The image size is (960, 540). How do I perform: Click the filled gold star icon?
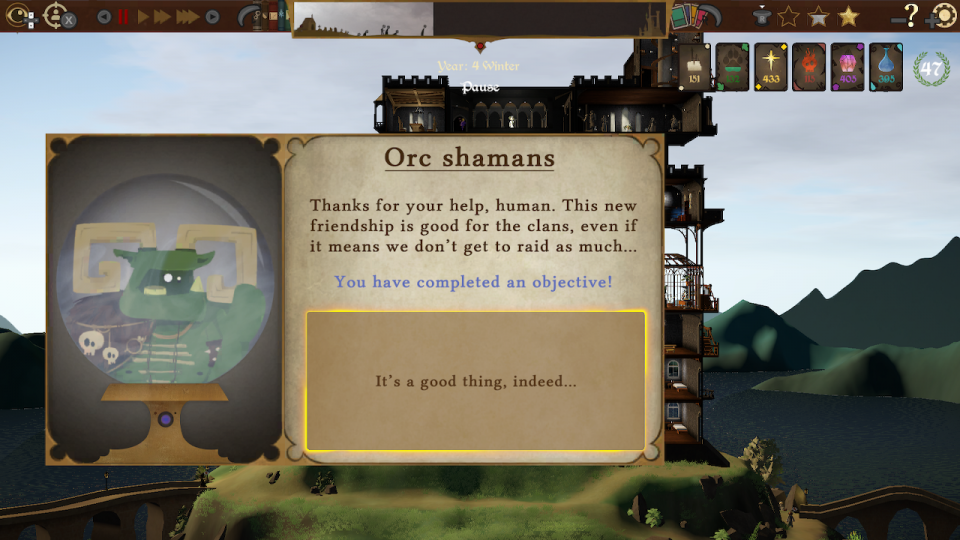tap(848, 16)
